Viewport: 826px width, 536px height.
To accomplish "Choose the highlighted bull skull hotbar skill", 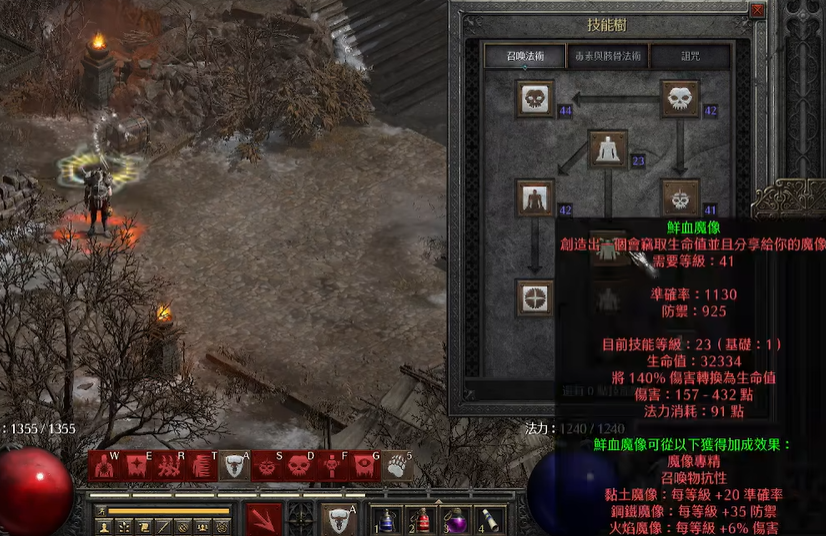I will coord(235,465).
